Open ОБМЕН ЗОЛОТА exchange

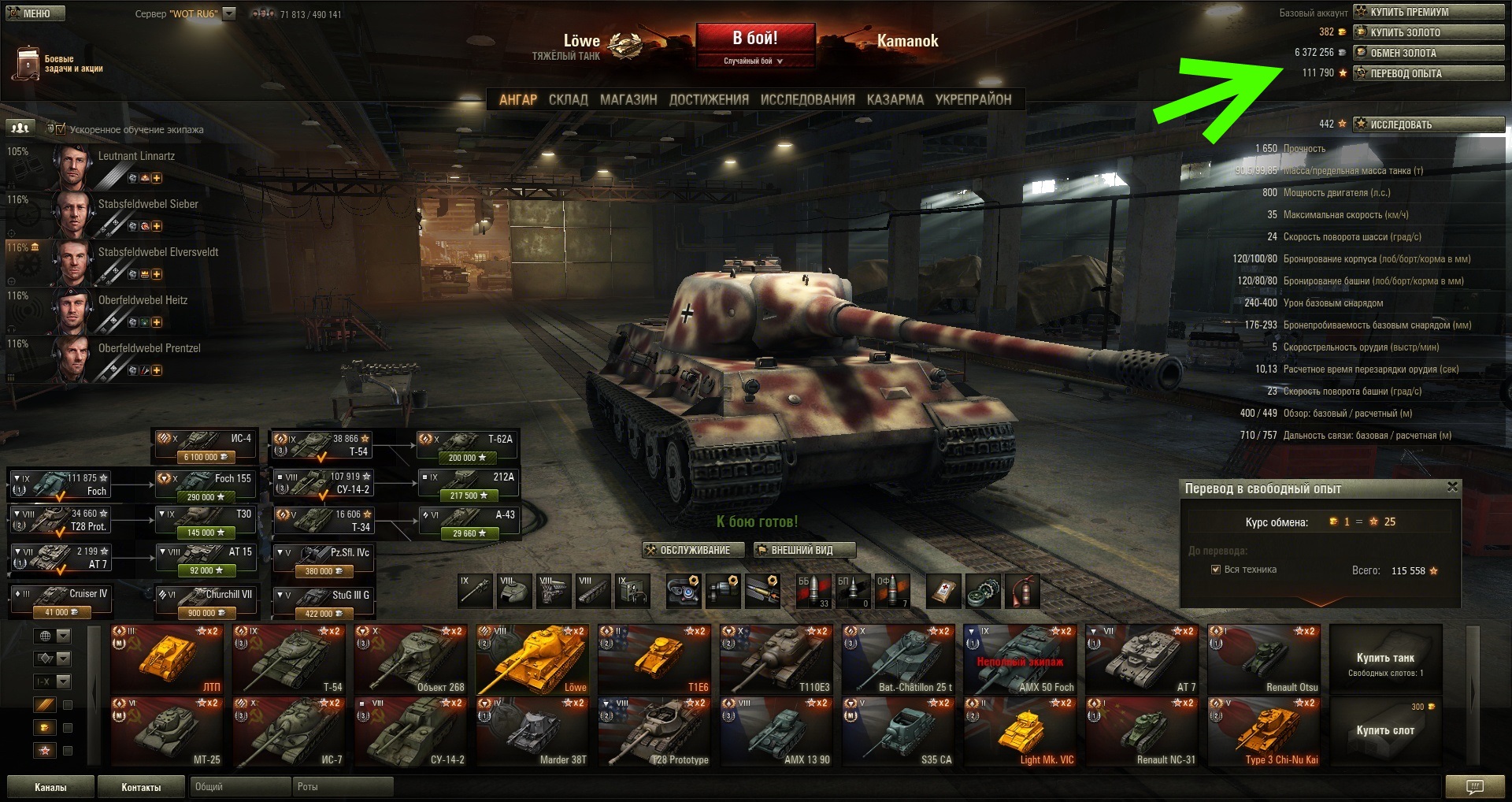[x=1429, y=53]
